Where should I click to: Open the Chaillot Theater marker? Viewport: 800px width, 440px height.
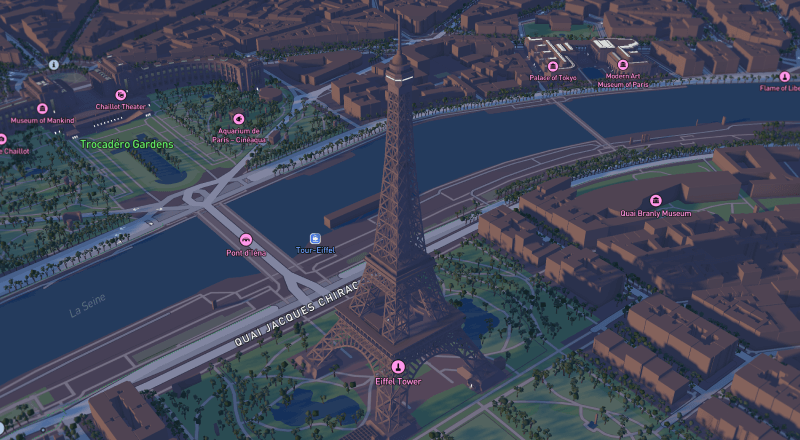[x=121, y=94]
